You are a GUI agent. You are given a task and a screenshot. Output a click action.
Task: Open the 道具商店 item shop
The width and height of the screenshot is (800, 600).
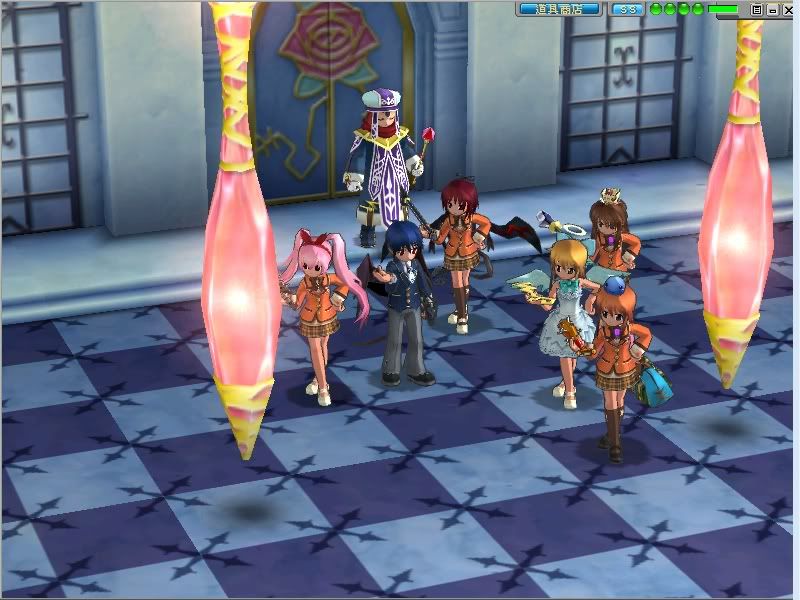[x=558, y=9]
